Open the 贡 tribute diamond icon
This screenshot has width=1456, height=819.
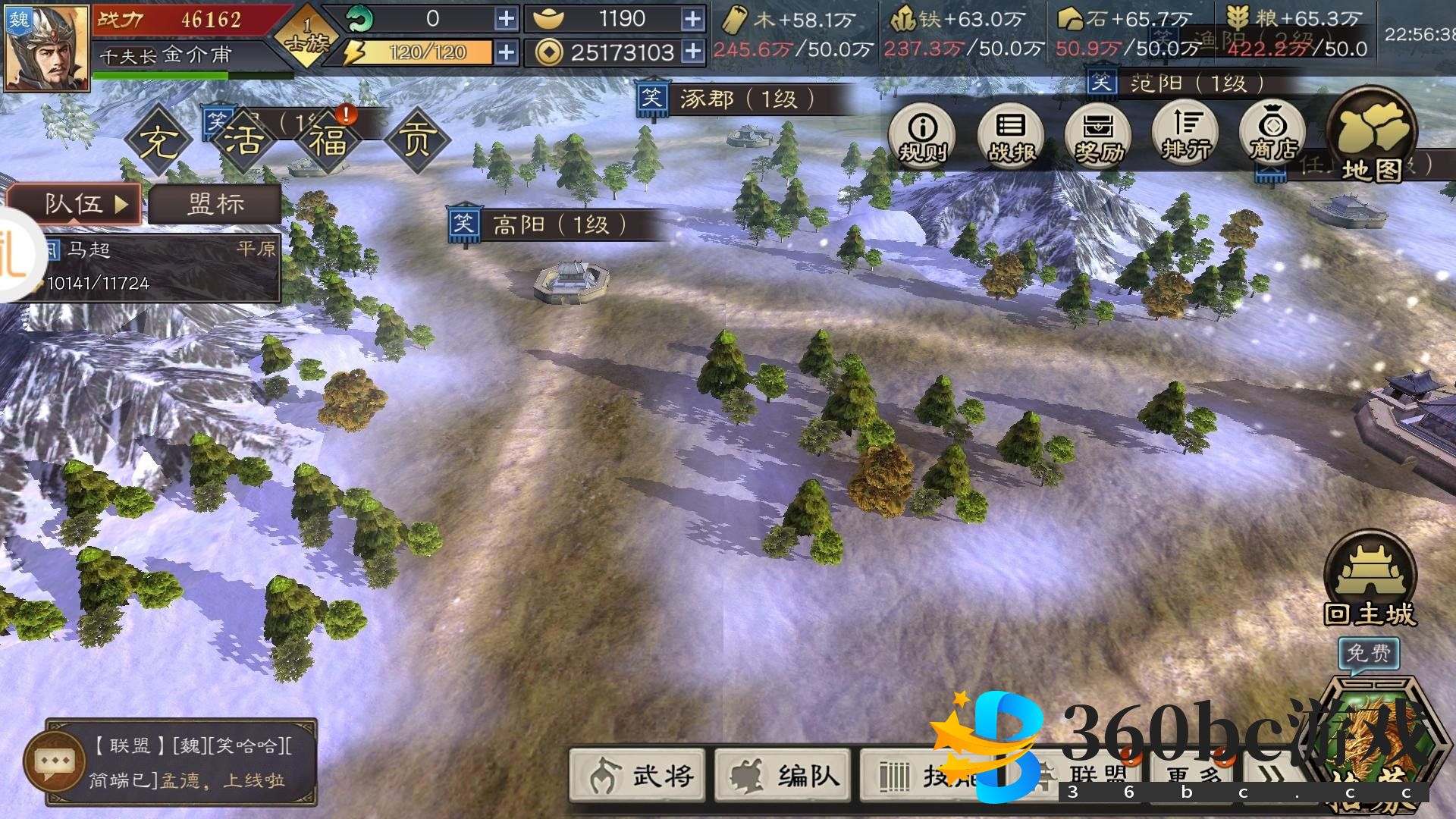[416, 140]
